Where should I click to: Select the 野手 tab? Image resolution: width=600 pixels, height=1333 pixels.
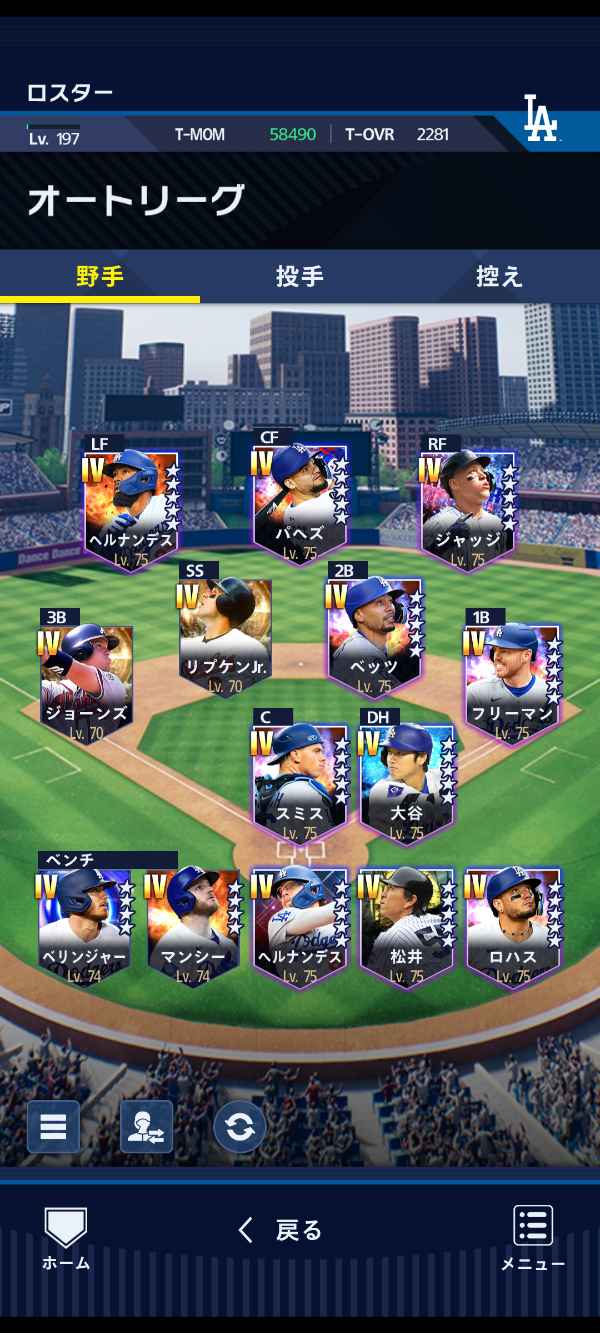pyautogui.click(x=100, y=276)
